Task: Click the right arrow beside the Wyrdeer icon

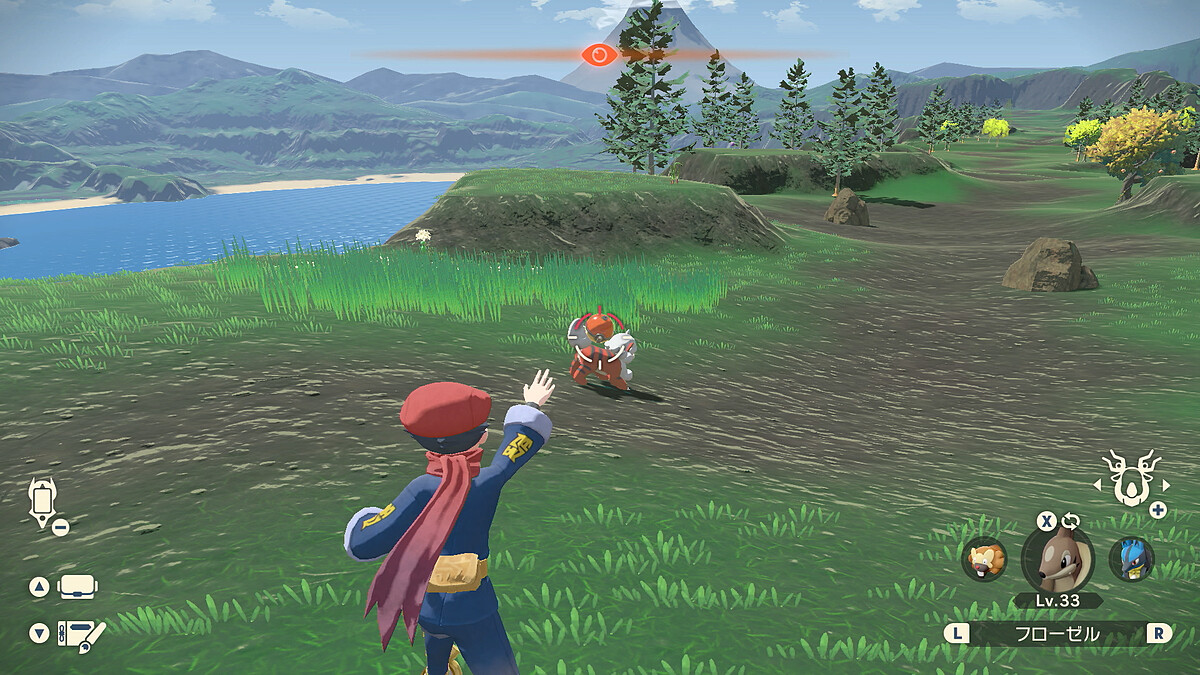Action: pyautogui.click(x=1167, y=485)
